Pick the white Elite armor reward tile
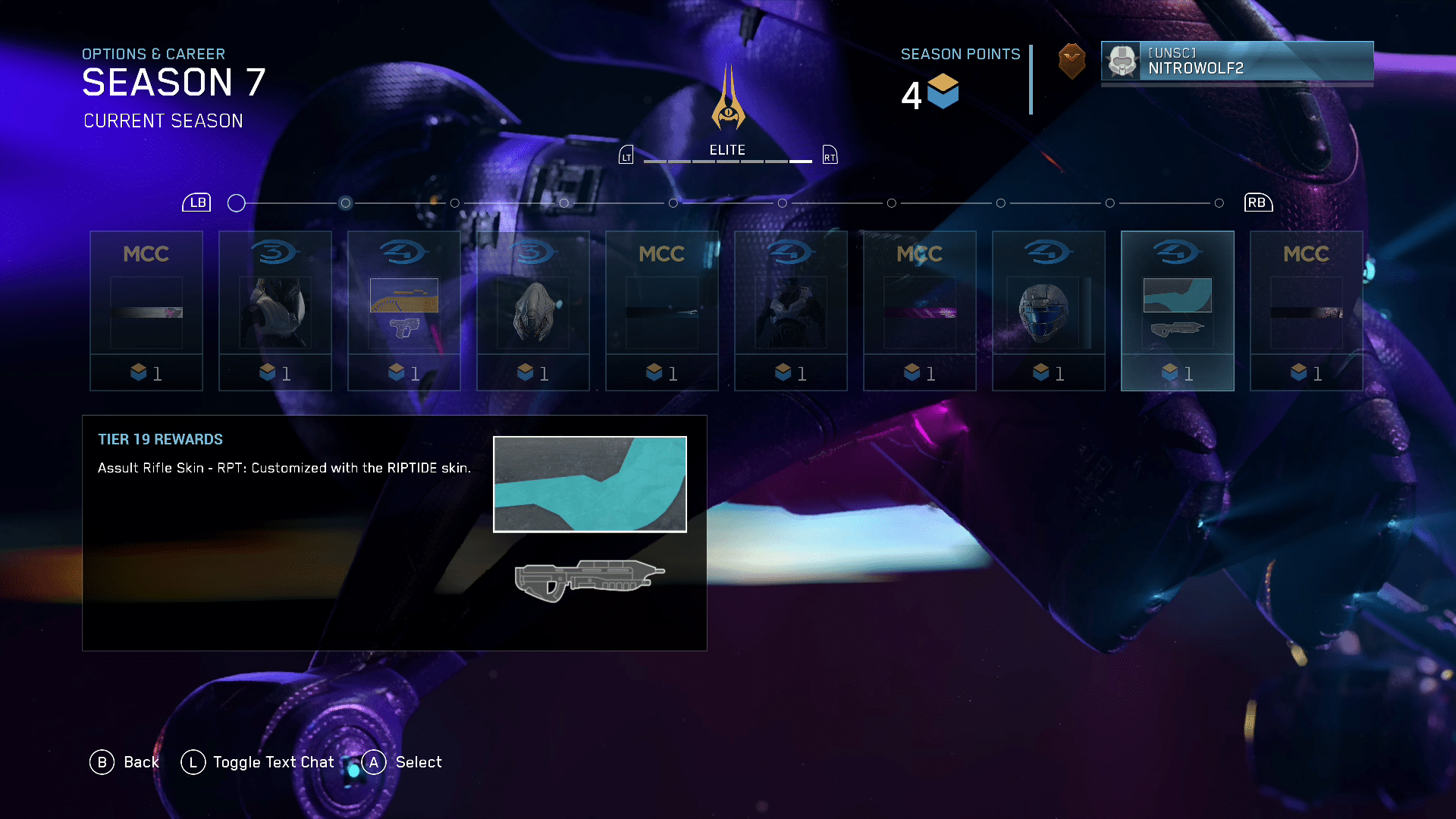Image resolution: width=1456 pixels, height=819 pixels. 275,311
